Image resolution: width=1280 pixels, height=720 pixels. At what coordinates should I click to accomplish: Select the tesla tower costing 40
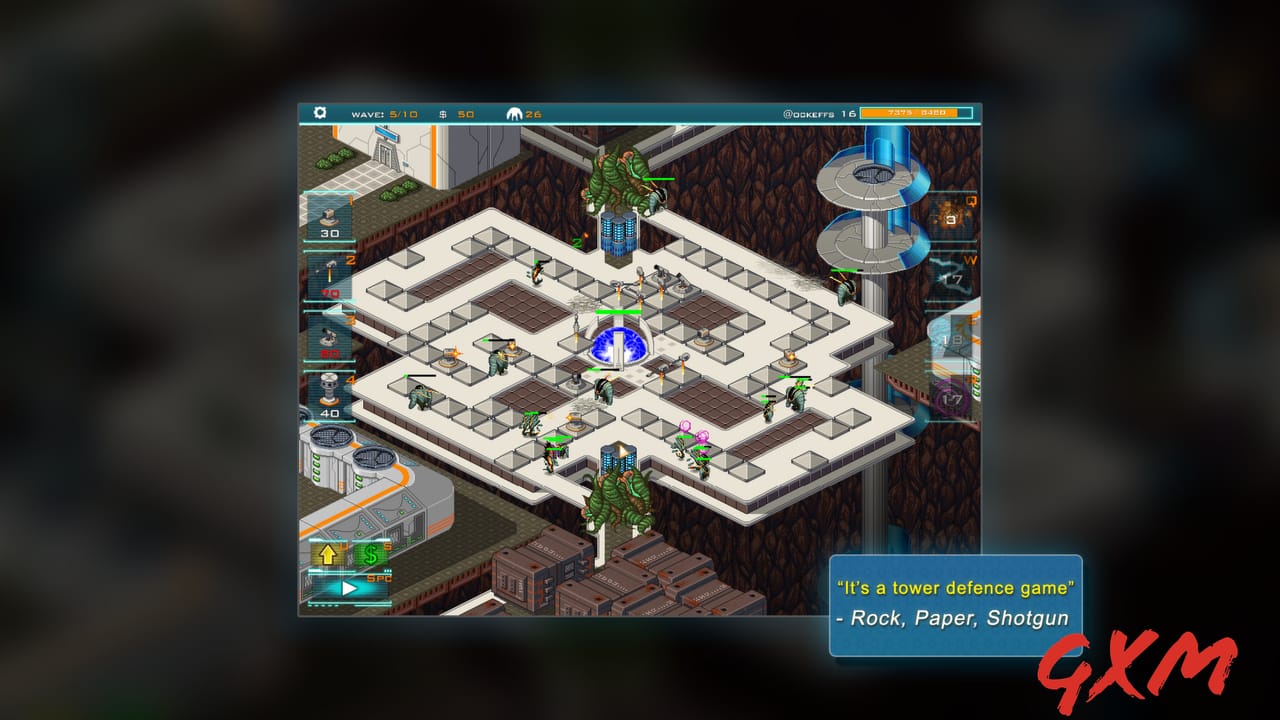[330, 388]
